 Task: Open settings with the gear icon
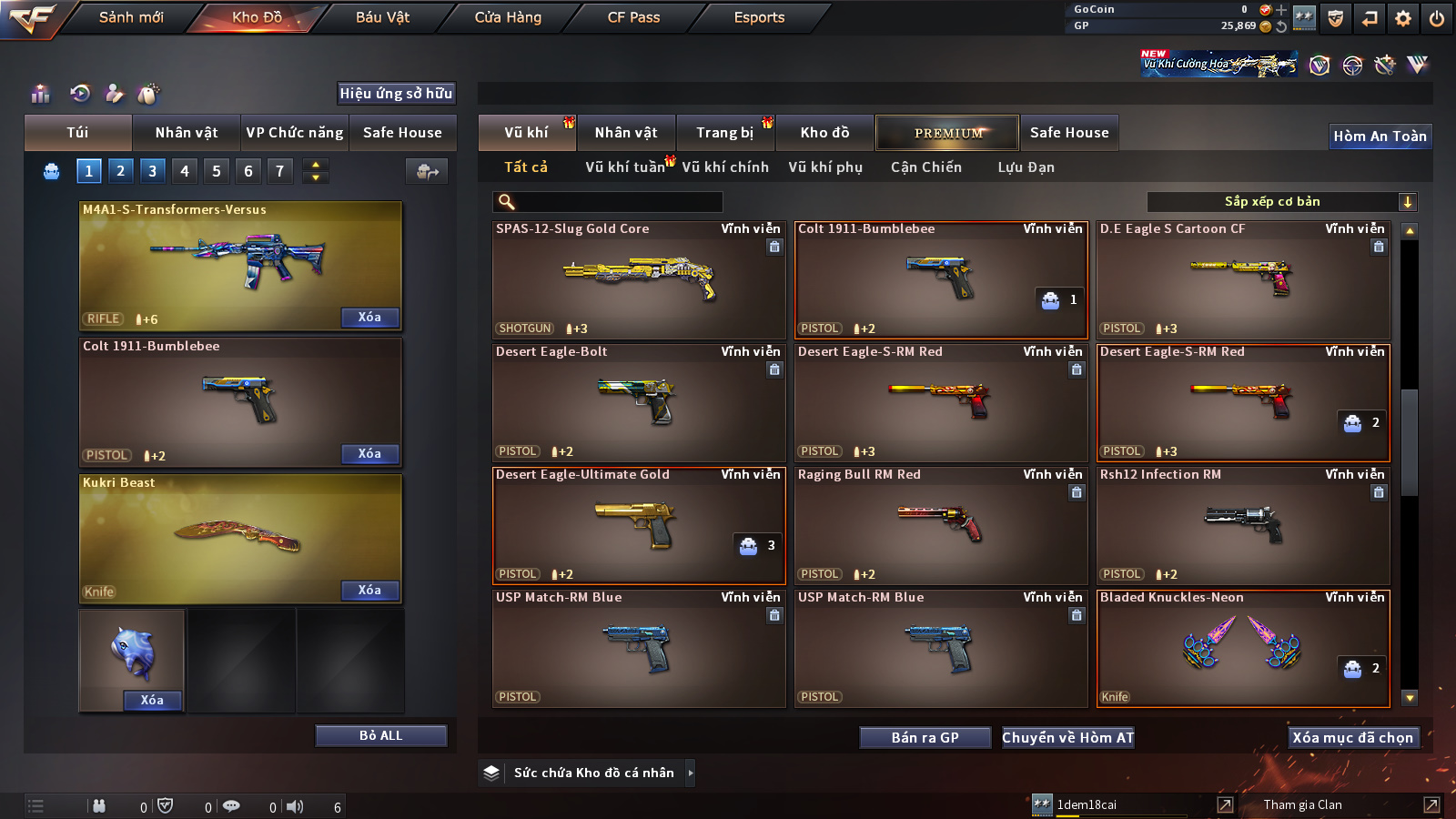(x=1403, y=18)
